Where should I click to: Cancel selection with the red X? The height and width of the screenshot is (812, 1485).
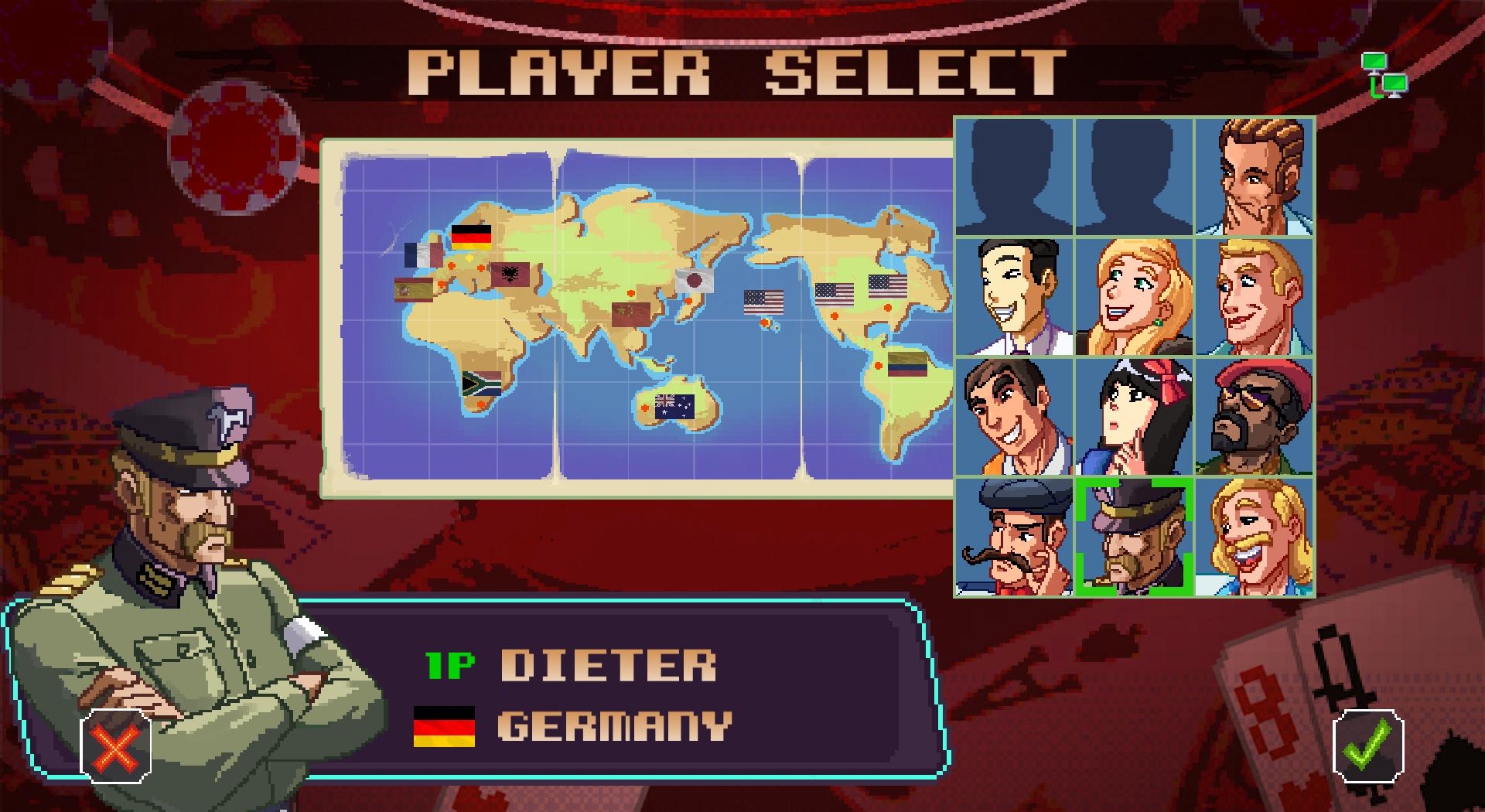tap(114, 748)
